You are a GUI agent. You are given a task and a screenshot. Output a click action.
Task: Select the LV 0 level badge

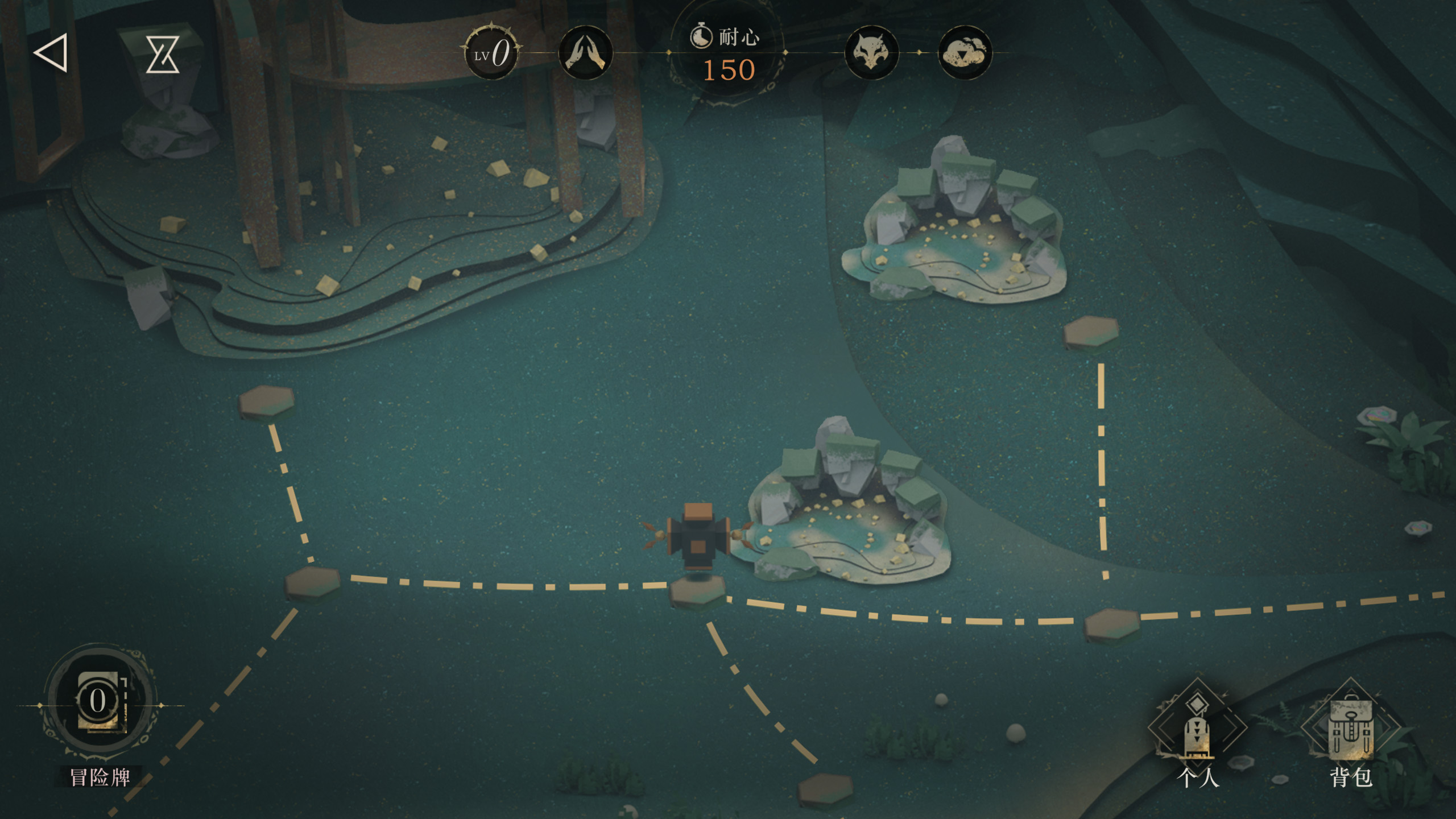[x=492, y=53]
